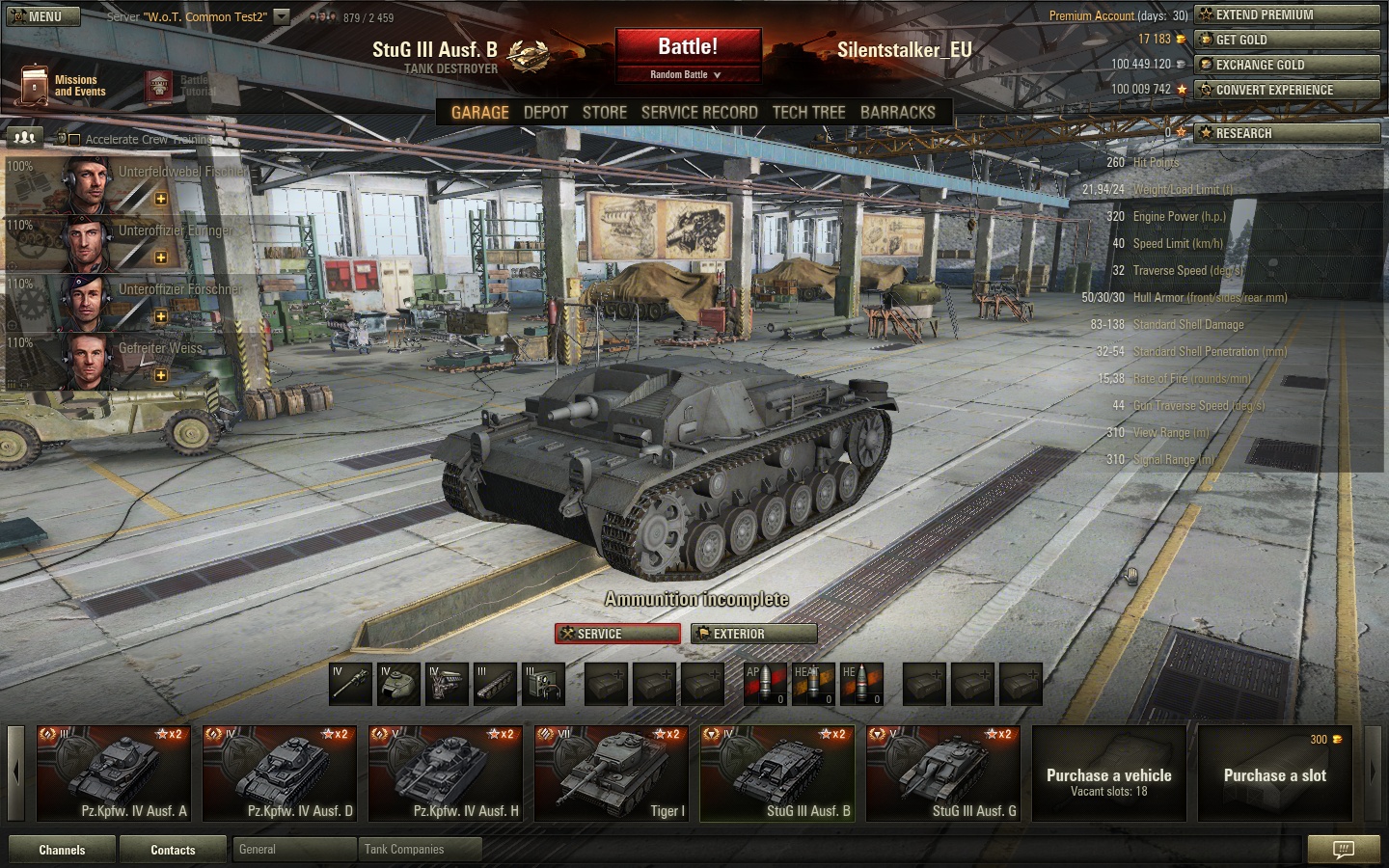Show the Tech Tree
This screenshot has height=868, width=1389.
point(808,113)
